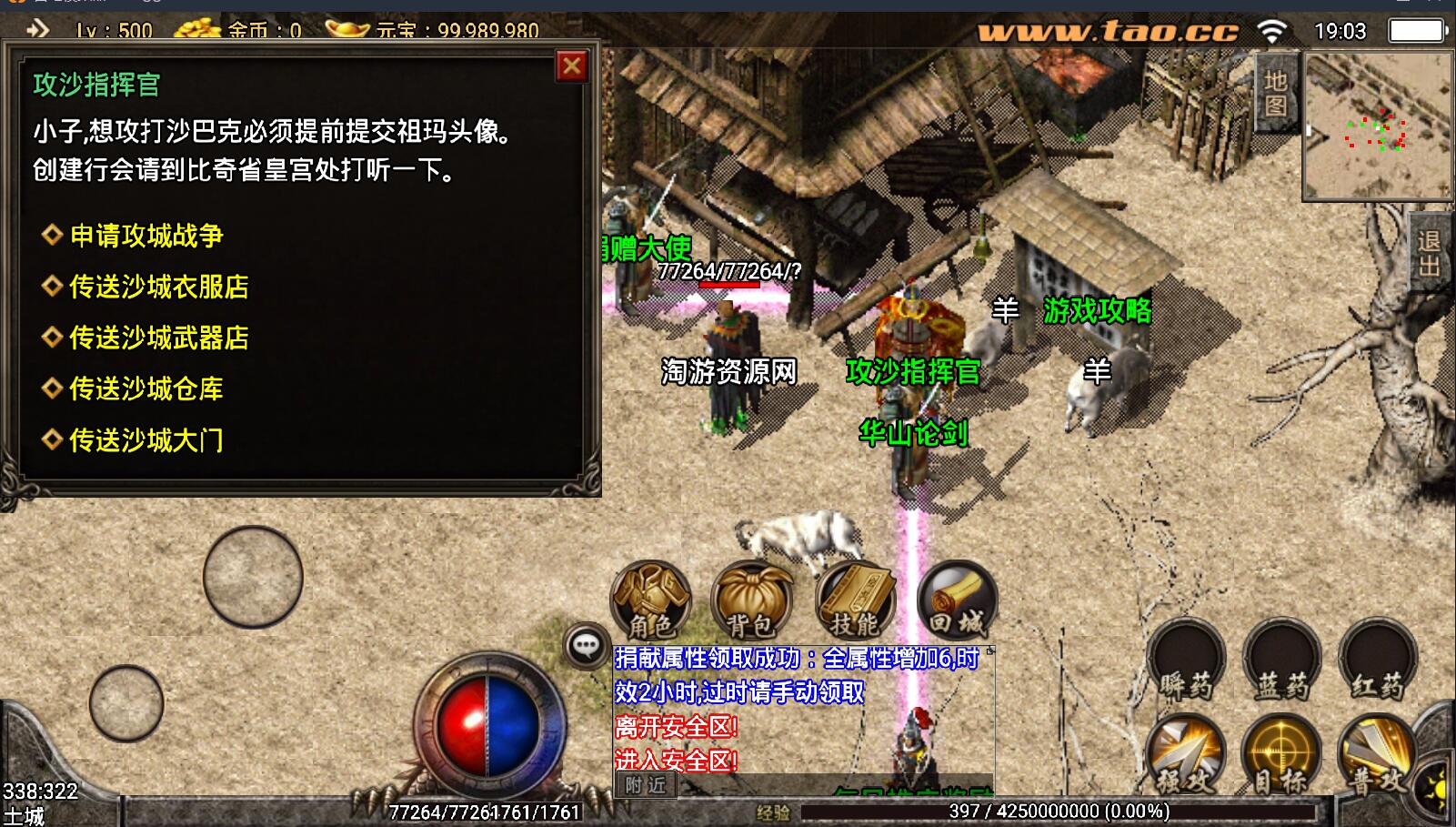The image size is (1456, 827).
Task: Open the chat speech bubble icon
Action: [587, 646]
